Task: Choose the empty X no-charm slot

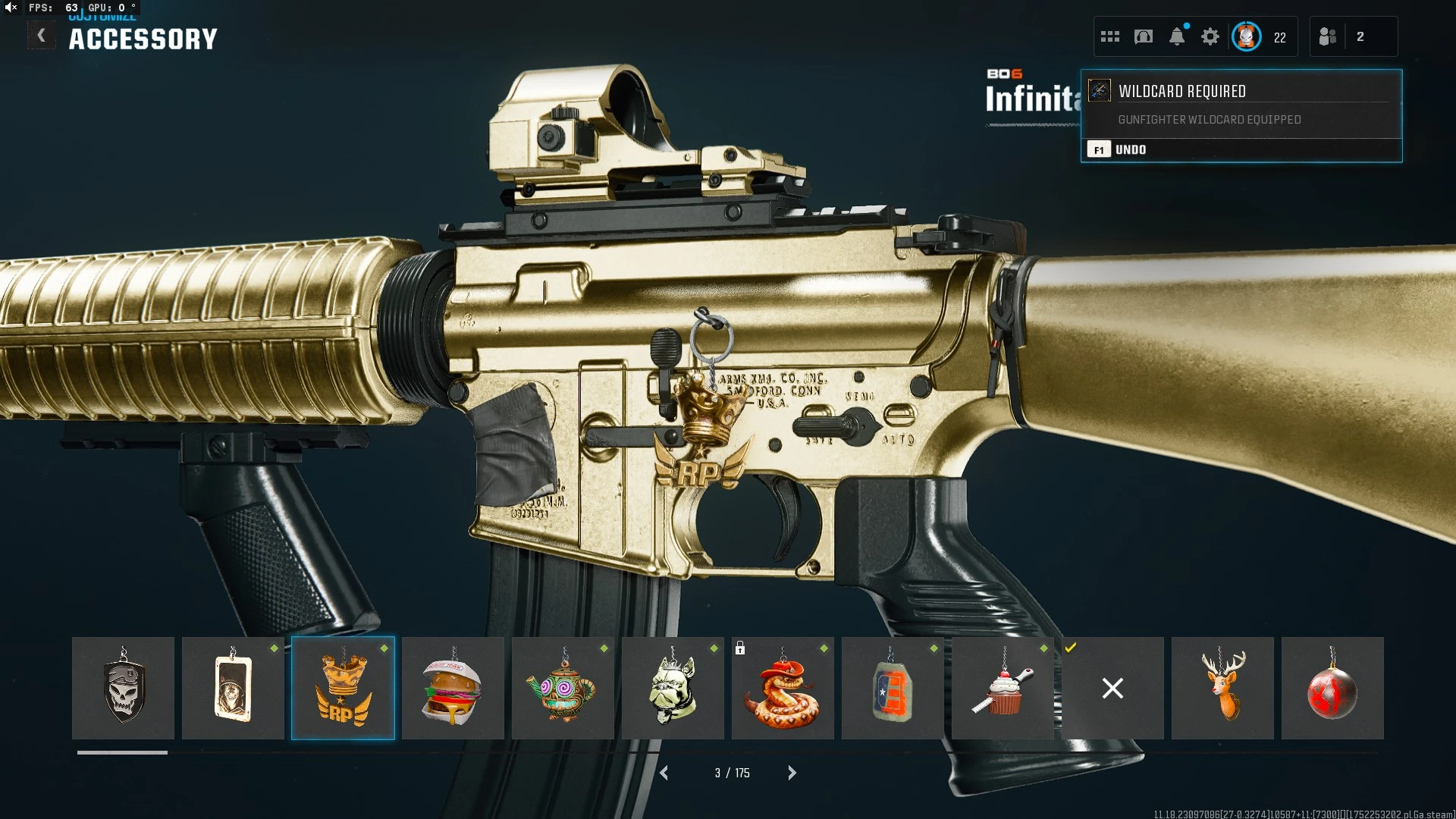Action: point(1112,688)
